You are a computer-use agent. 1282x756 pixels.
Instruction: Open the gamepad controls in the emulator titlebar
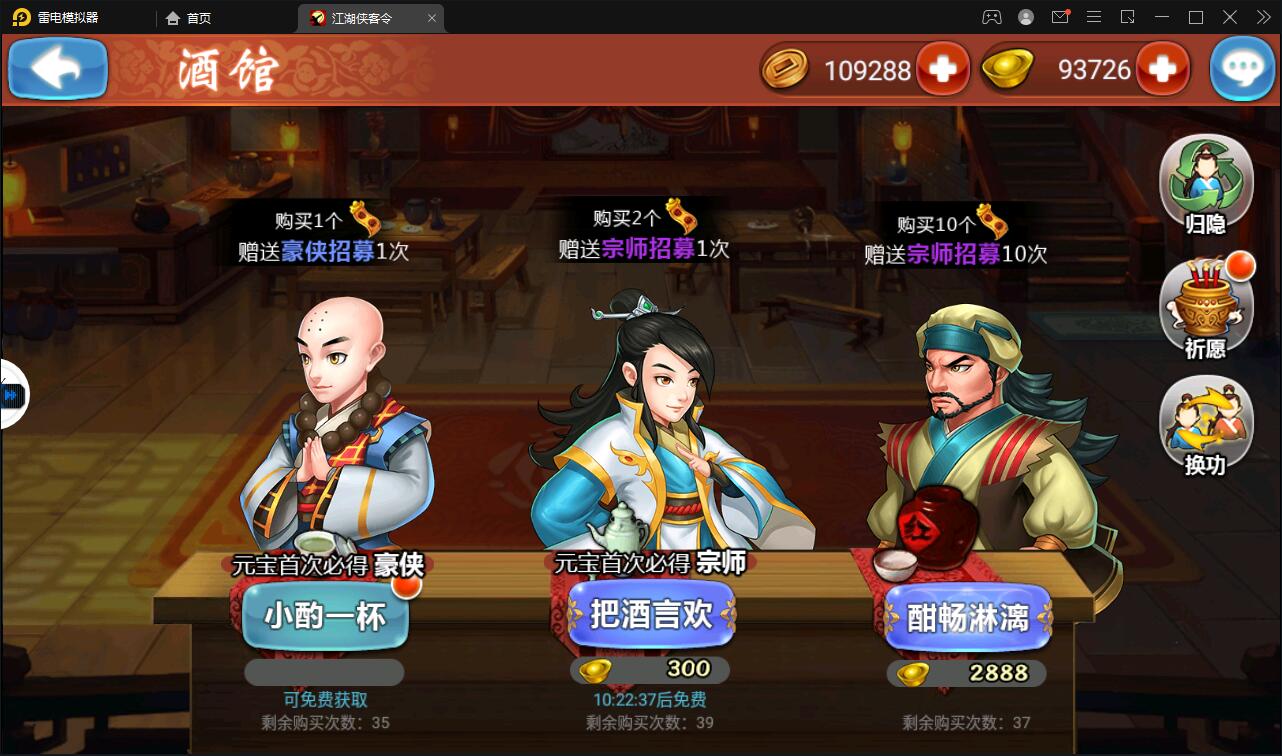[x=992, y=17]
